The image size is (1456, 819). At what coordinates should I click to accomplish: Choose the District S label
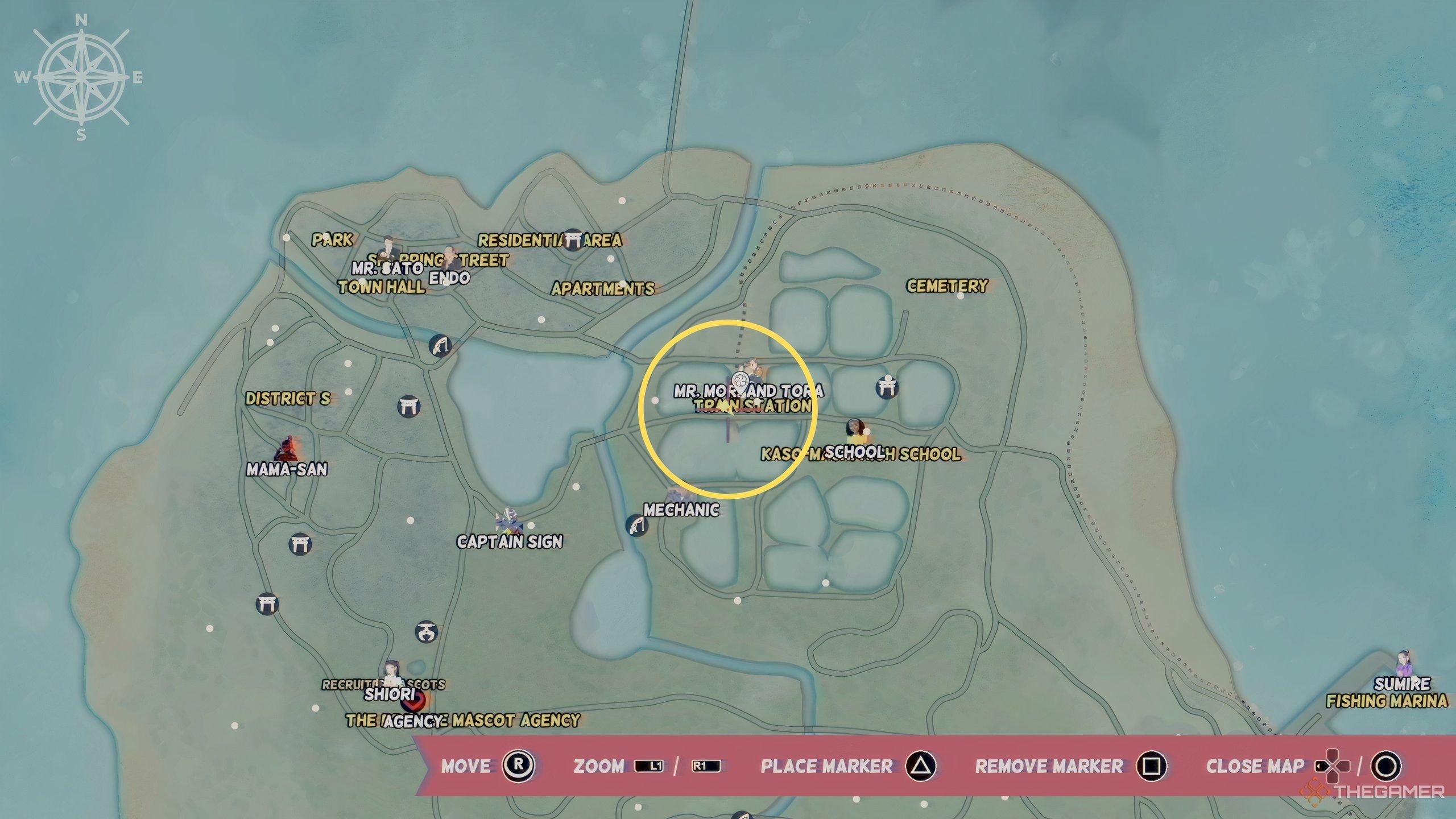point(288,399)
